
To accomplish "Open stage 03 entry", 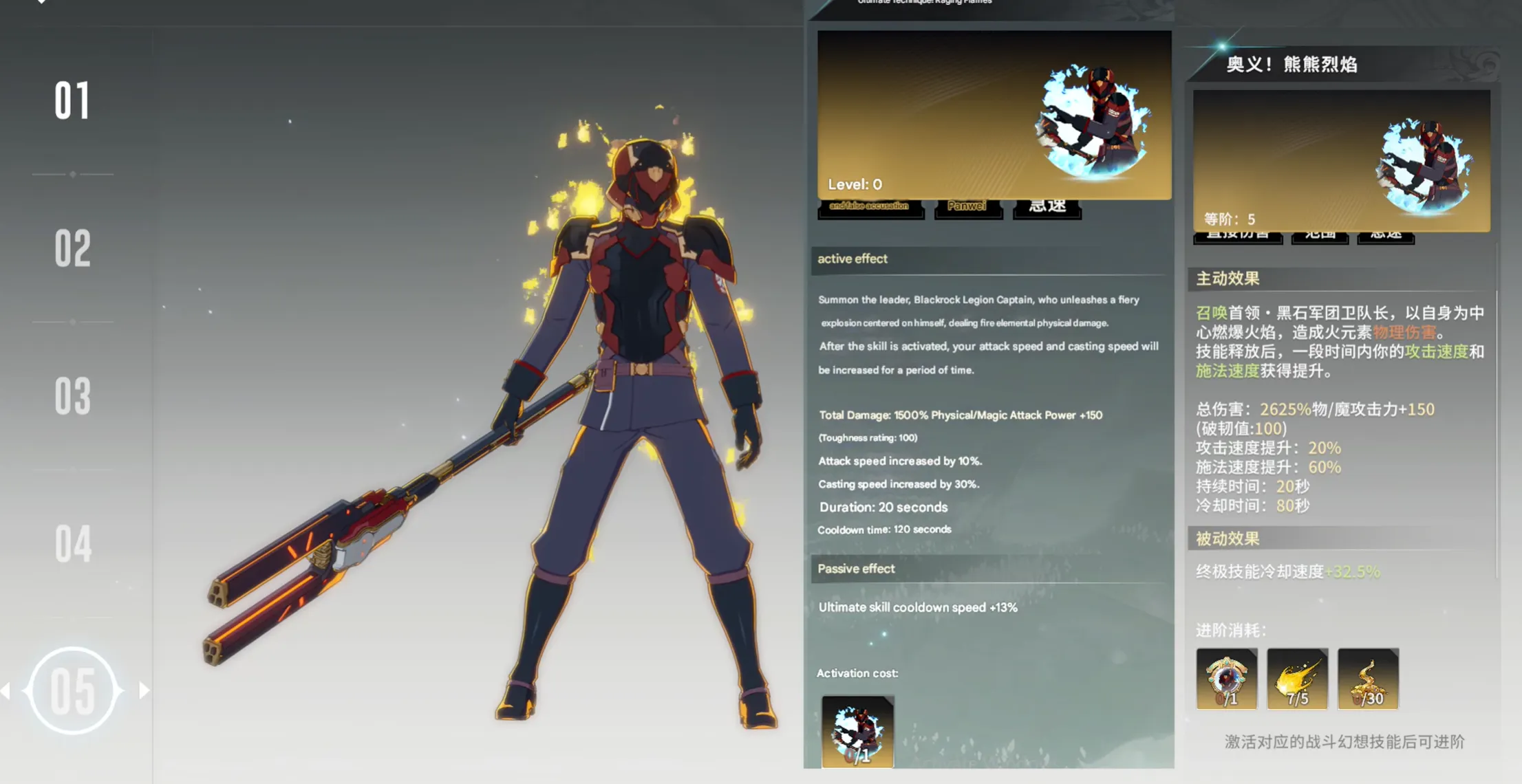I will click(72, 396).
